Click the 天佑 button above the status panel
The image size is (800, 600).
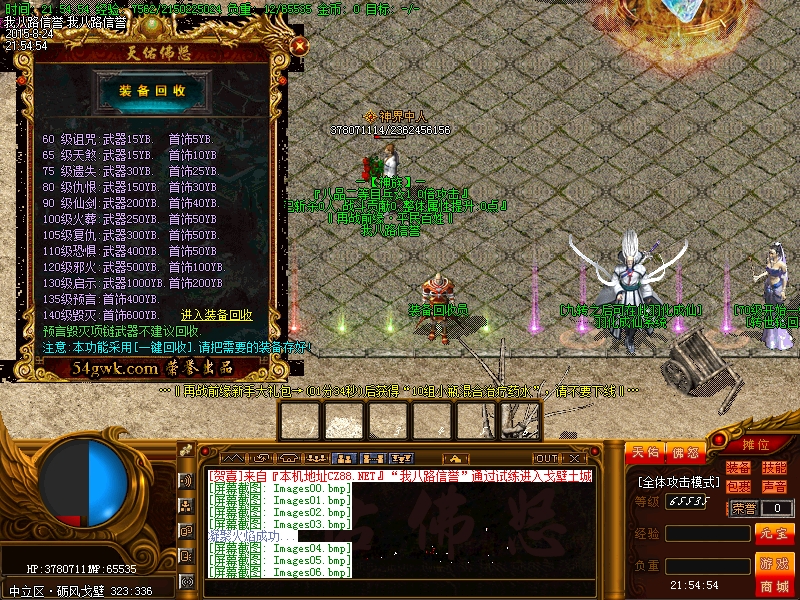coord(645,453)
